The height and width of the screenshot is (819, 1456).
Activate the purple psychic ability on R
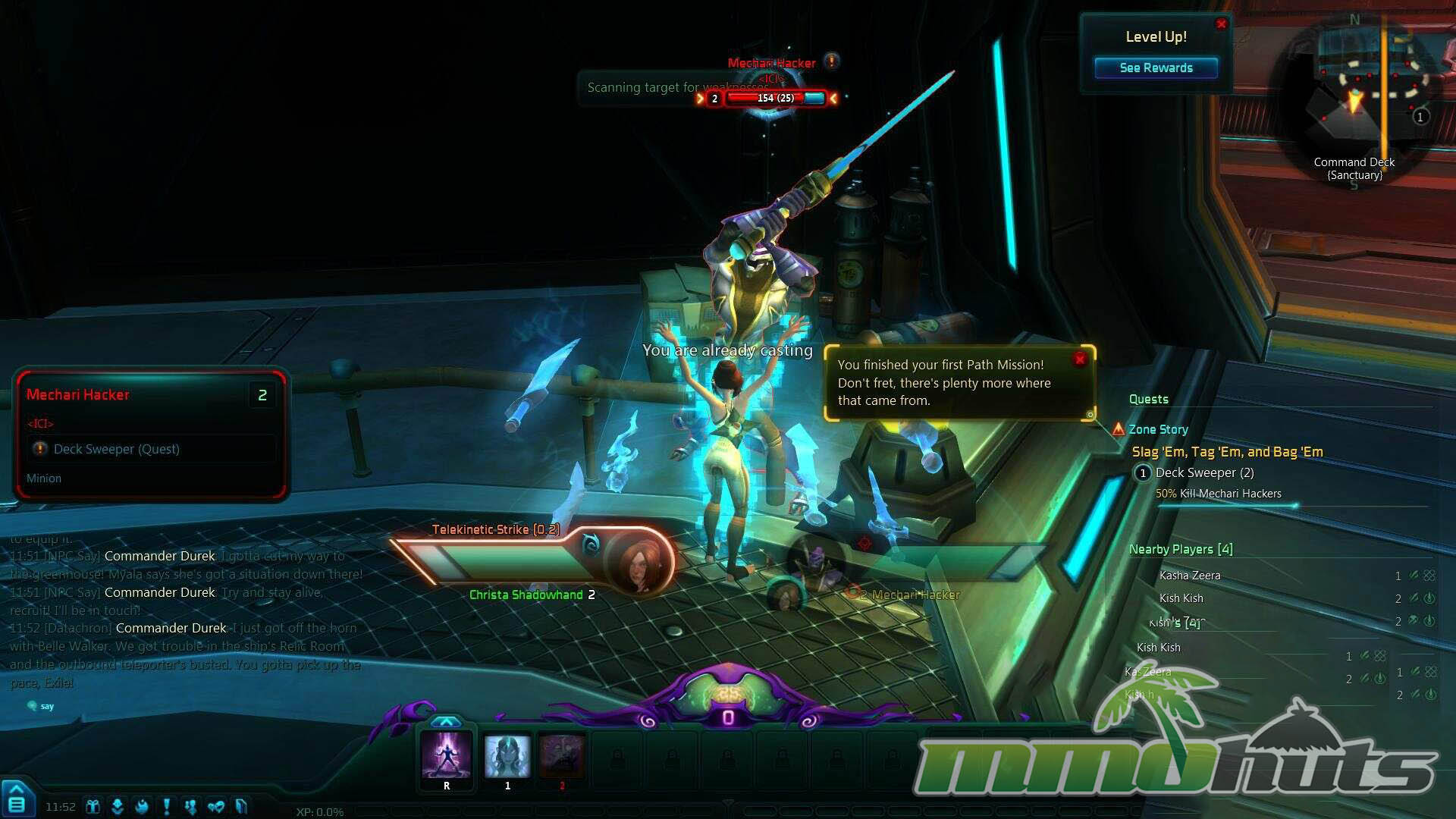pyautogui.click(x=447, y=756)
